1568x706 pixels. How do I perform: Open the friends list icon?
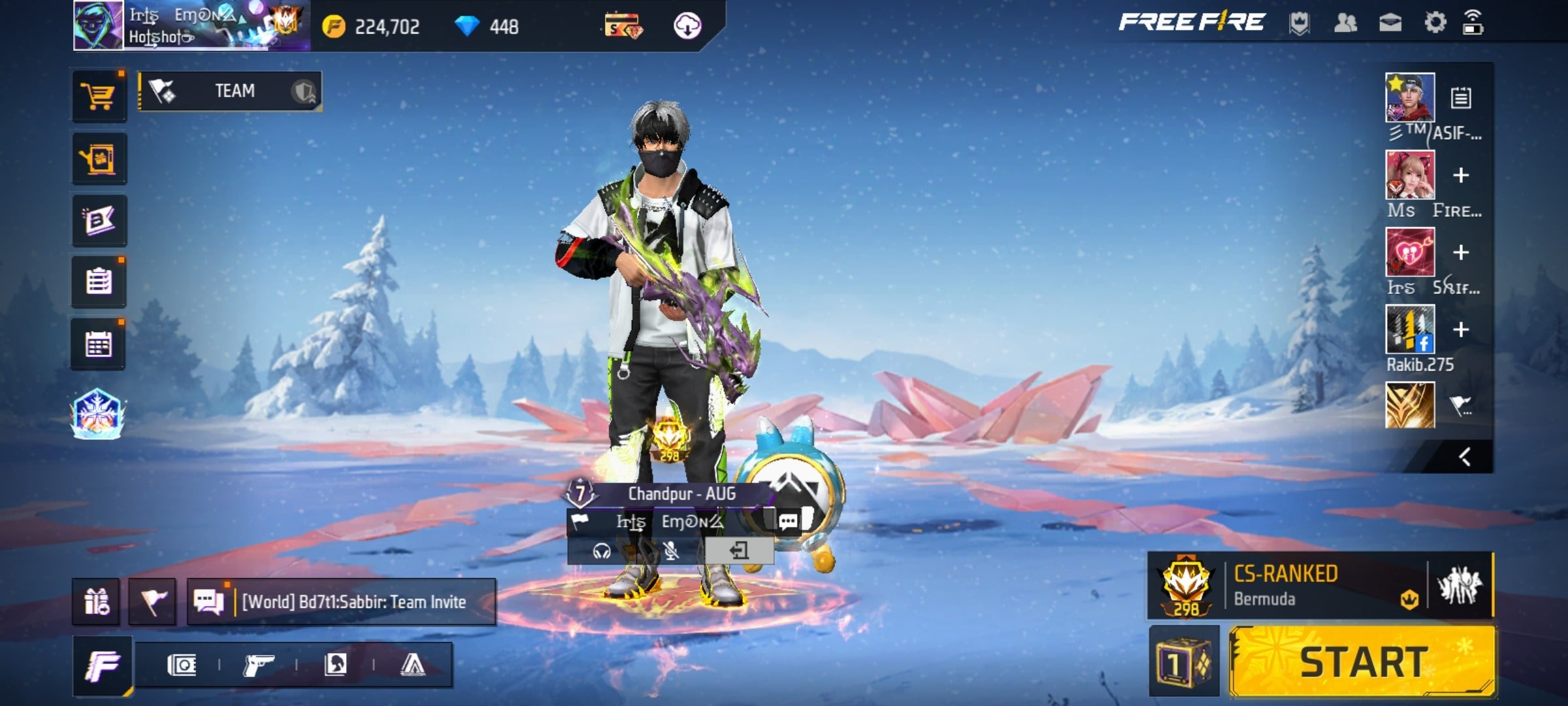coord(1345,24)
